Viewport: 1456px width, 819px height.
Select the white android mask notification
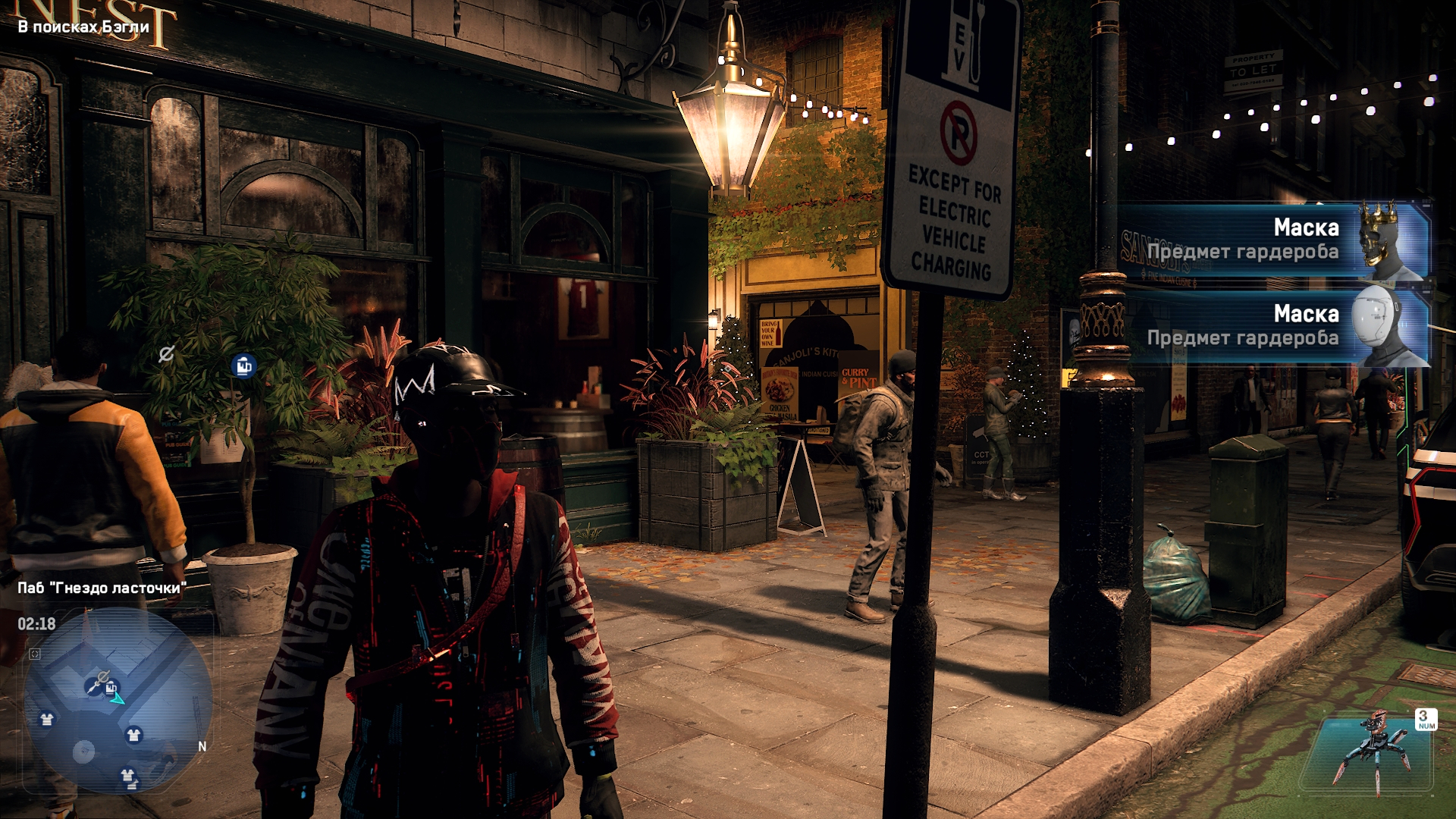[x=1274, y=326]
